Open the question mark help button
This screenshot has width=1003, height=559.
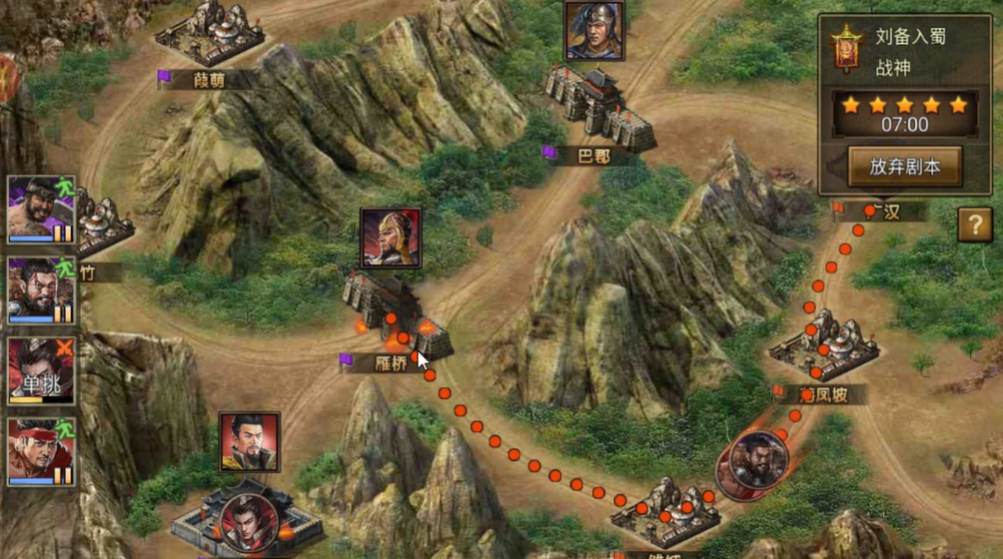click(x=975, y=225)
